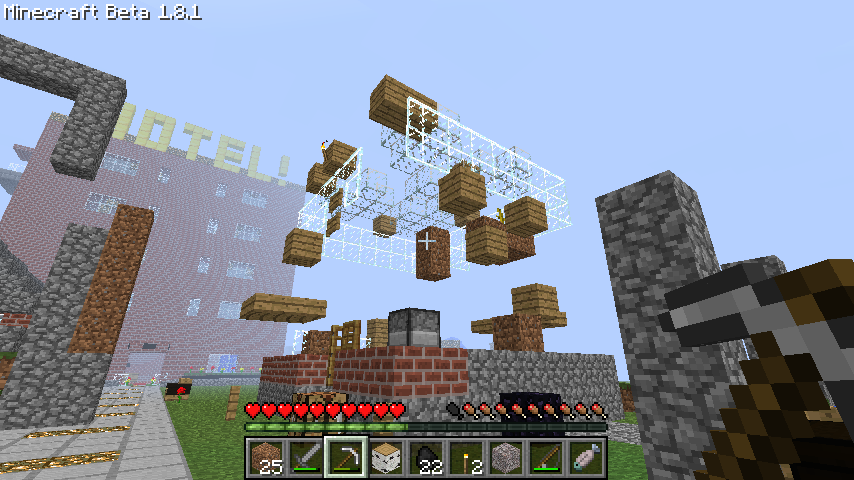Screen dimensions: 854x480
Task: Select the coal stack of 22
Action: click(x=427, y=457)
